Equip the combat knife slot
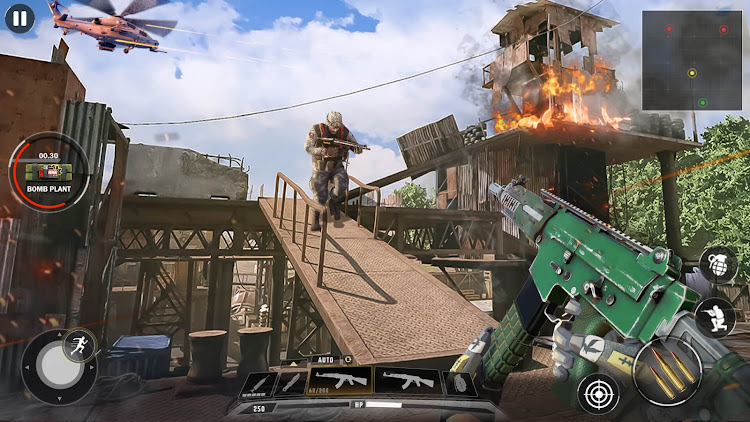750x422 pixels. pyautogui.click(x=290, y=383)
